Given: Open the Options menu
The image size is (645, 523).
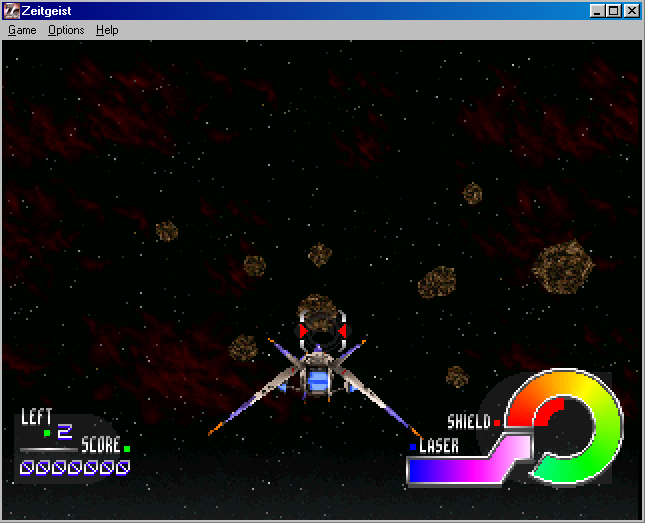Looking at the screenshot, I should (66, 30).
